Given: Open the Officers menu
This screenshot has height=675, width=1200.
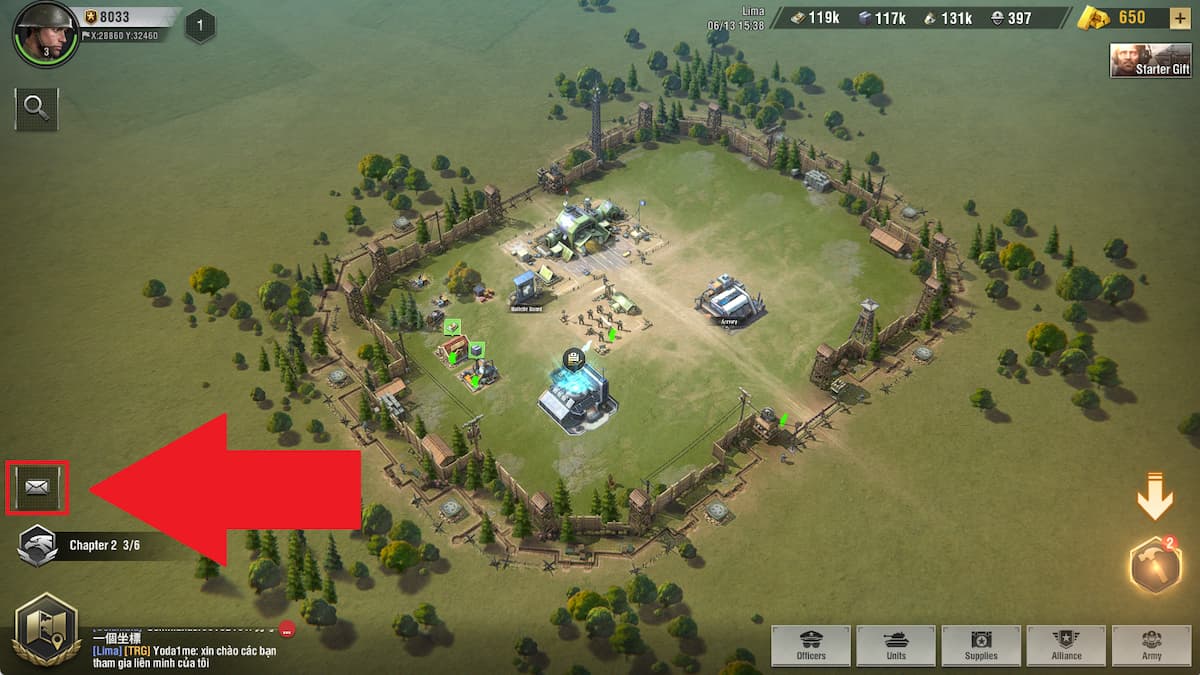Looking at the screenshot, I should tap(811, 646).
